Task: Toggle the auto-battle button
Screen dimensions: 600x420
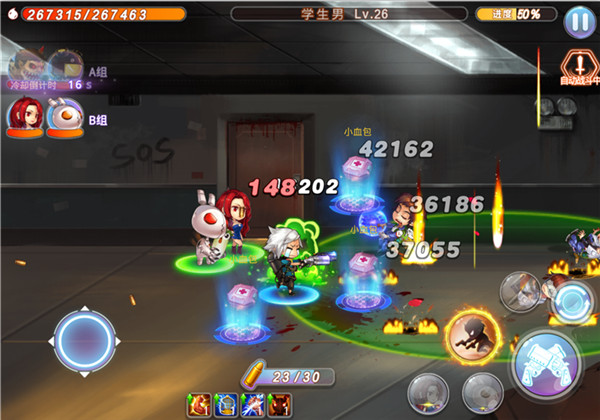Action: (579, 67)
